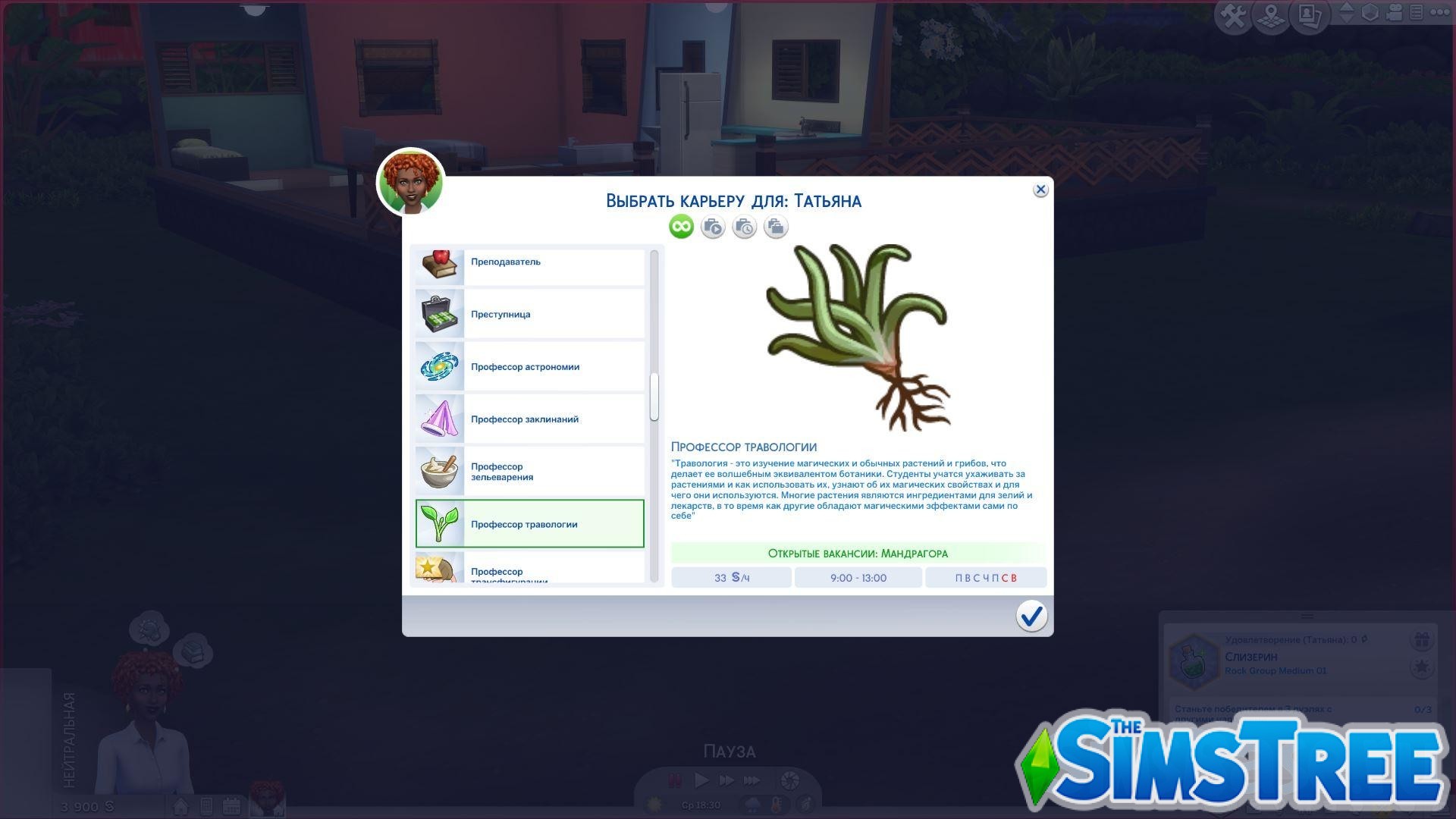Confirm career choice with the checkmark button

[x=1031, y=617]
